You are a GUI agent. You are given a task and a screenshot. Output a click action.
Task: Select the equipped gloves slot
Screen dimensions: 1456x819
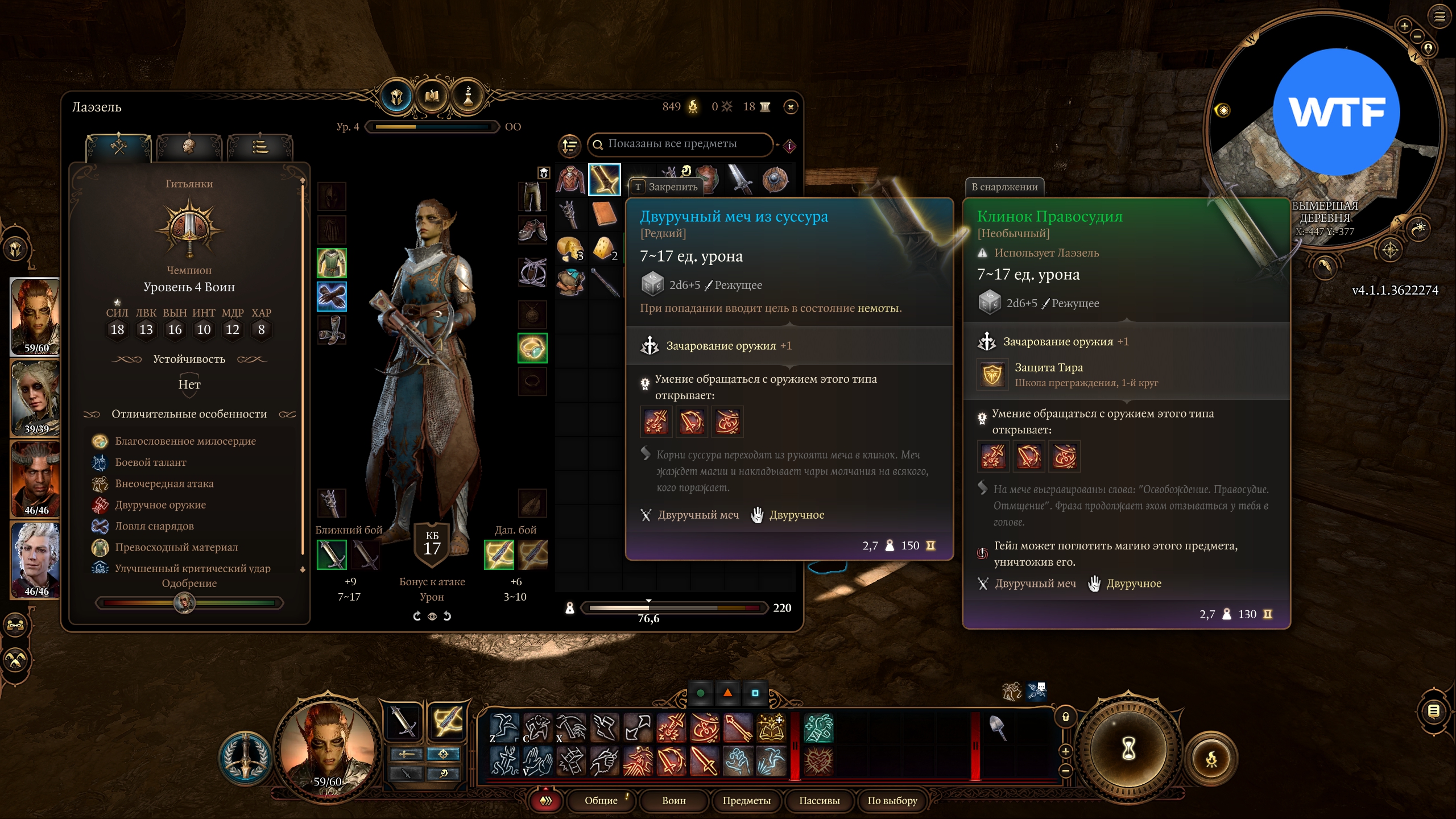pos(332,296)
